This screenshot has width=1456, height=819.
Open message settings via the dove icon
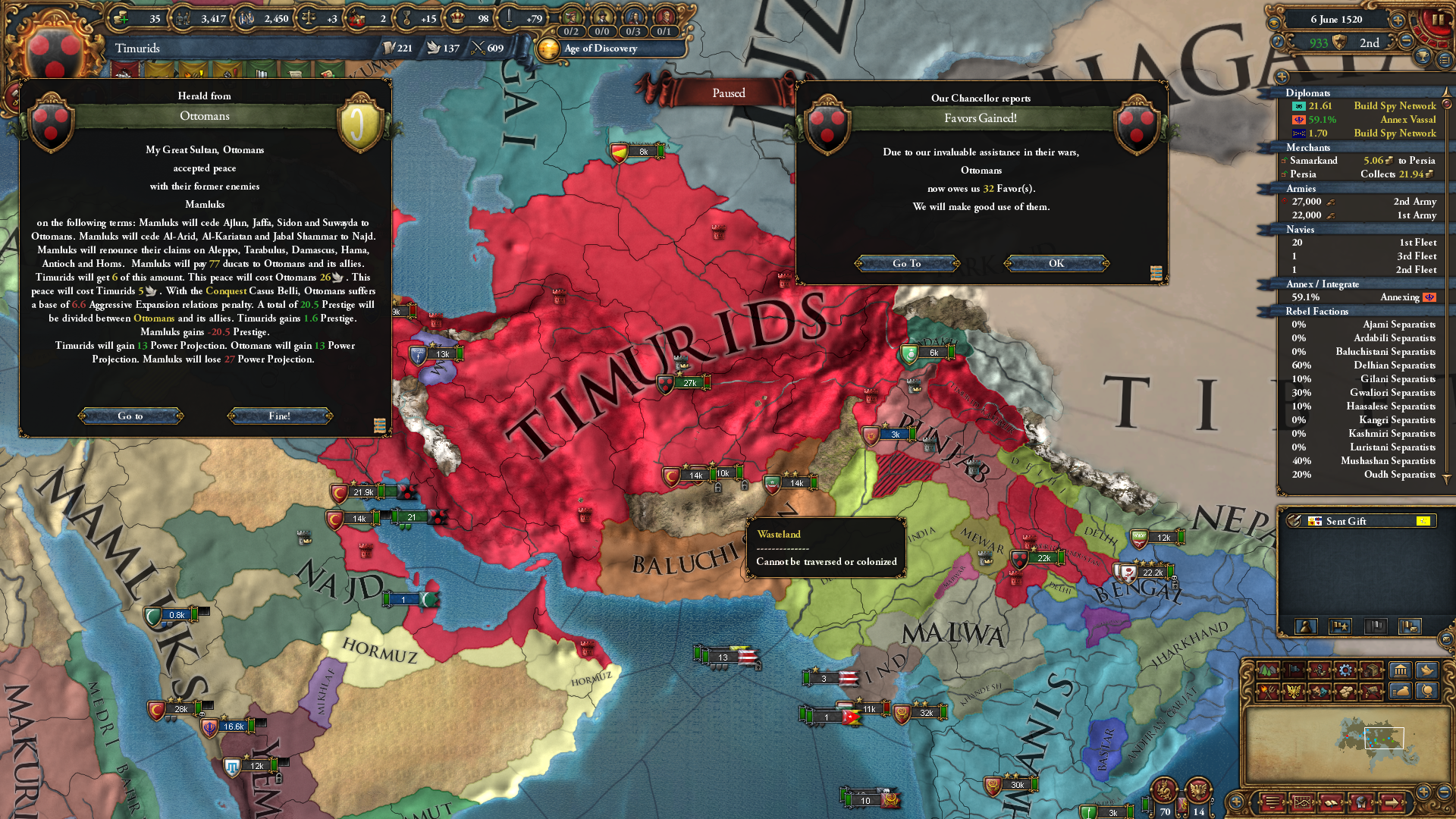pos(1426,670)
